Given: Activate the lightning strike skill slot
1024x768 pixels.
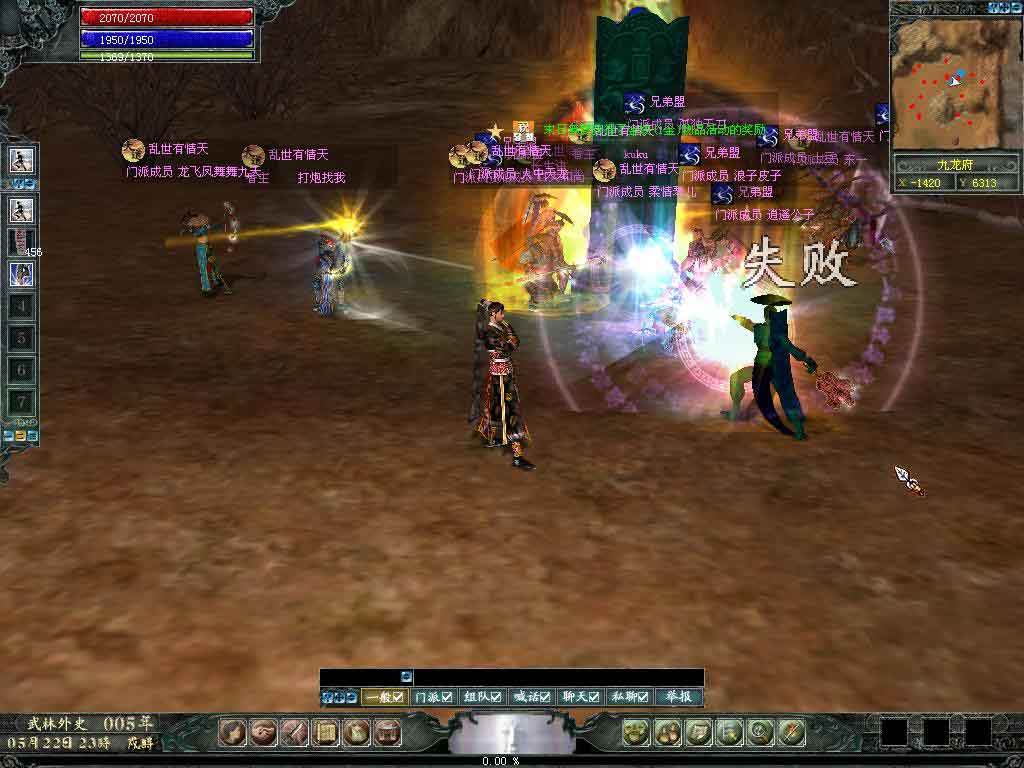Looking at the screenshot, I should click(22, 274).
